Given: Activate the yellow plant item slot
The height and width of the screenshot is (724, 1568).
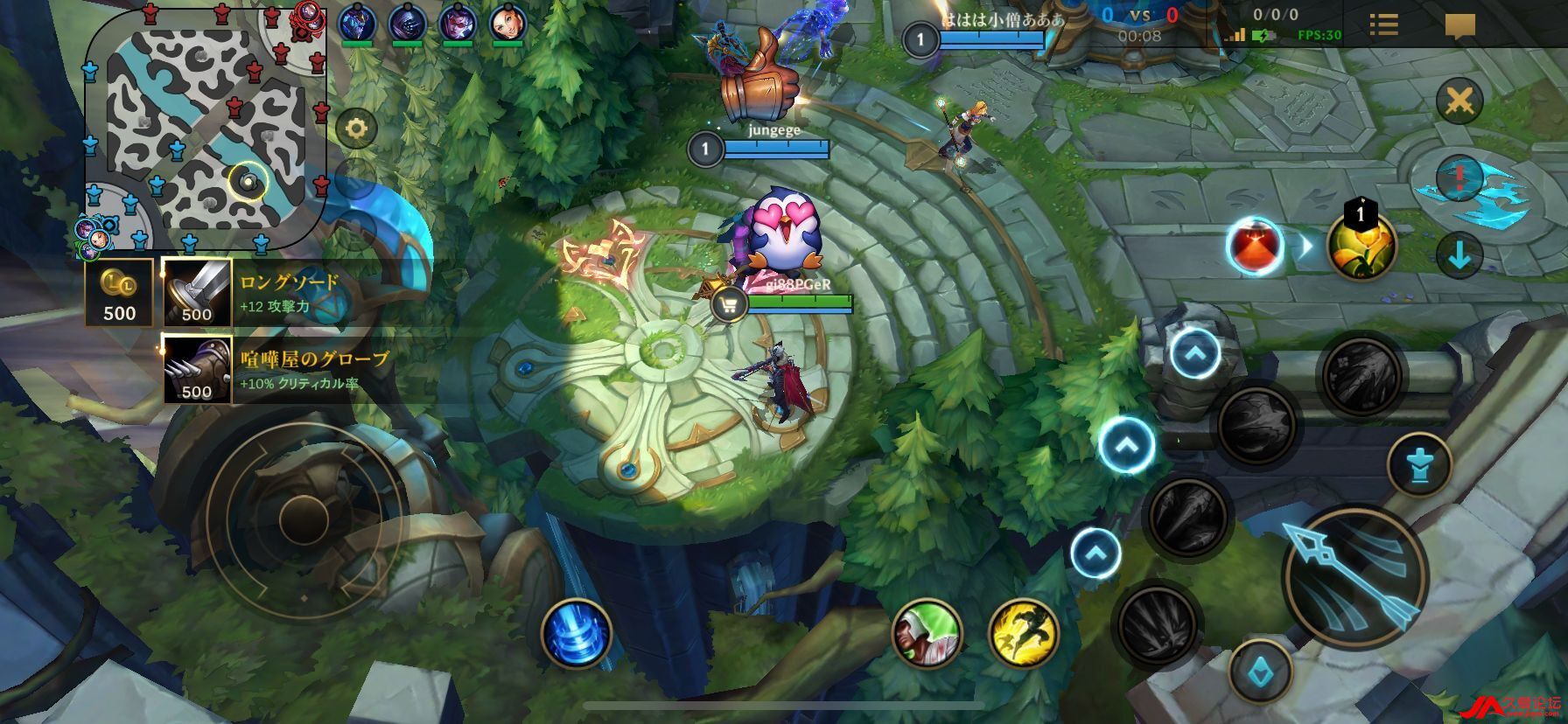Looking at the screenshot, I should pos(1361,247).
